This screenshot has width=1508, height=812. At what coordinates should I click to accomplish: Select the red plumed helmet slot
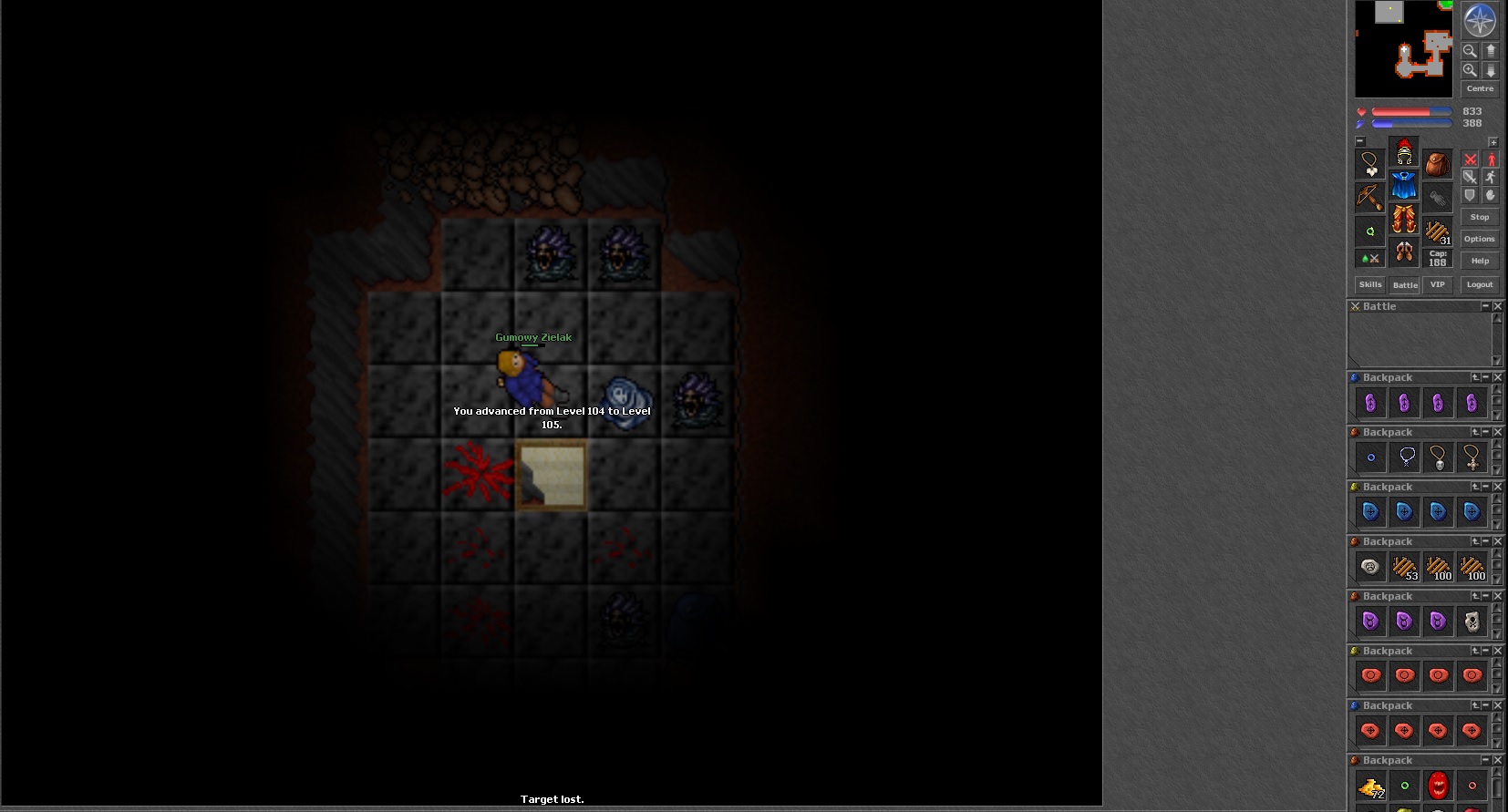pos(1404,152)
